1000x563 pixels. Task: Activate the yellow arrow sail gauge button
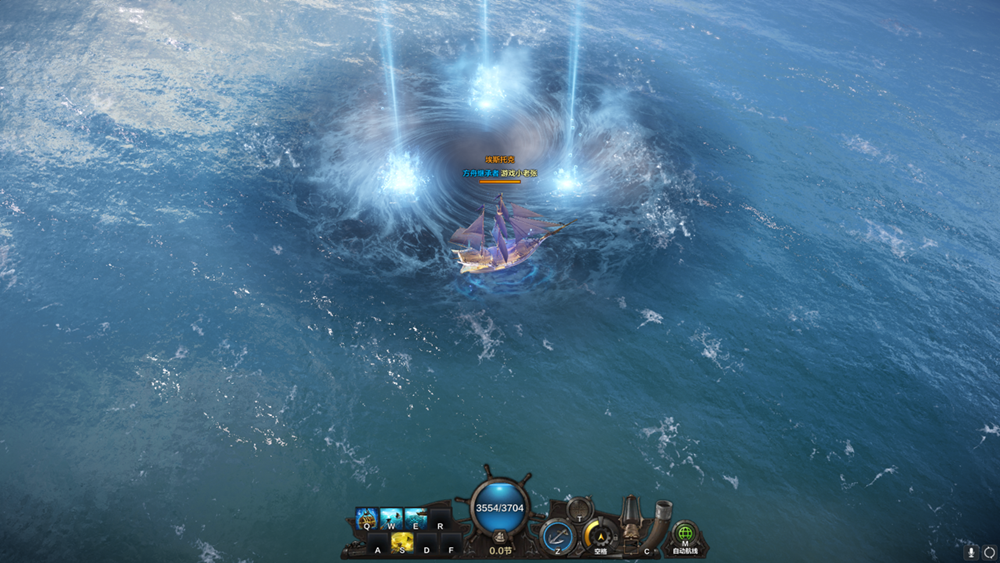[x=599, y=536]
